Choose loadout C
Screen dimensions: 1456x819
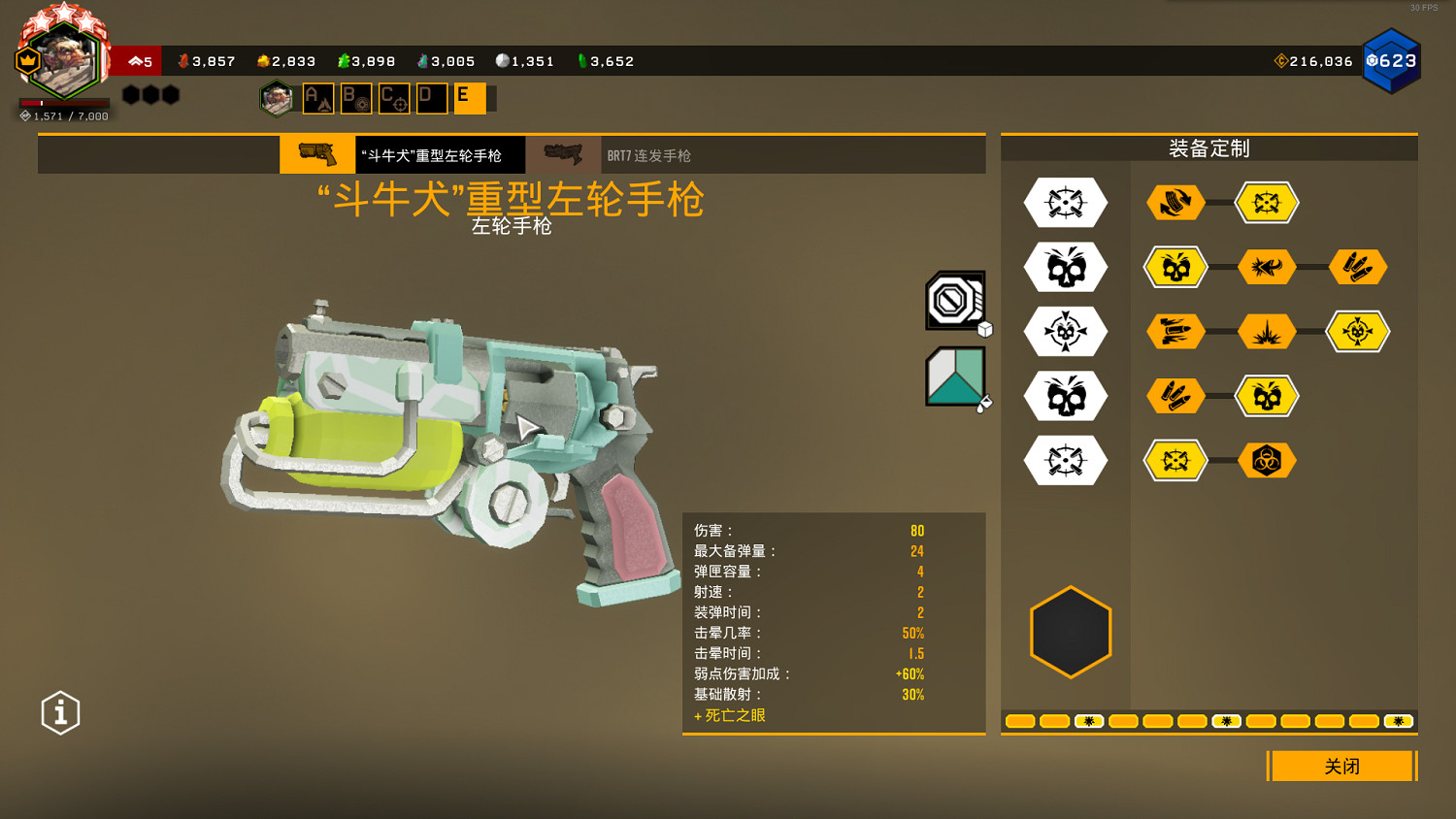[394, 98]
